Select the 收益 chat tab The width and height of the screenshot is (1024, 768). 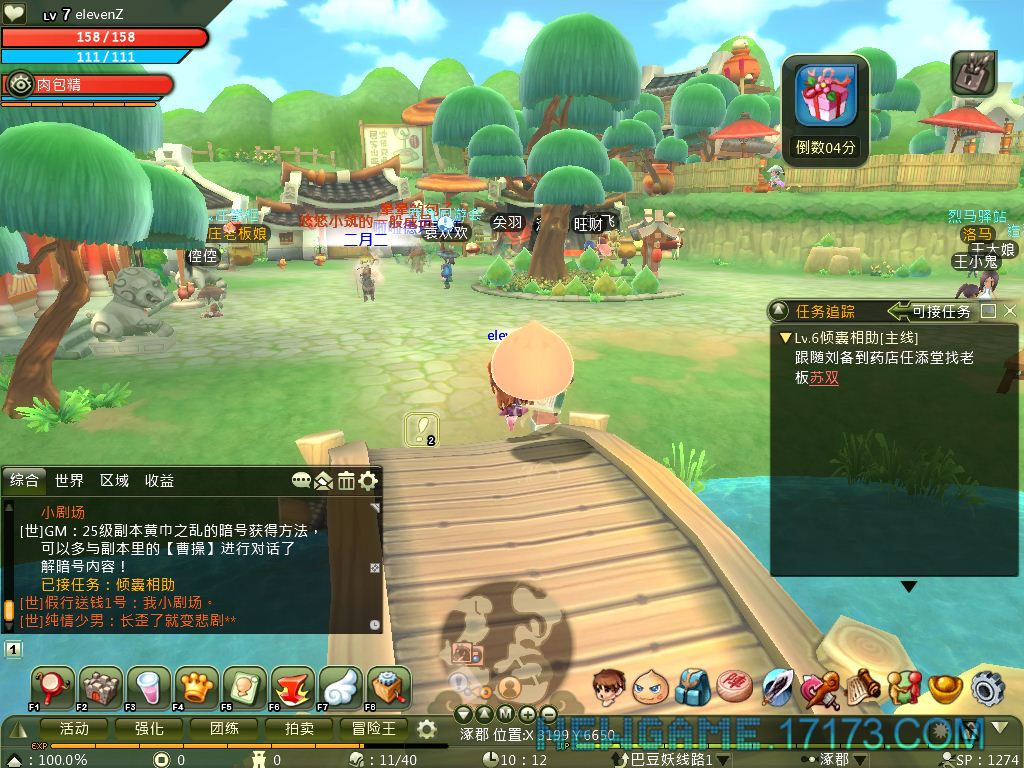tap(159, 481)
